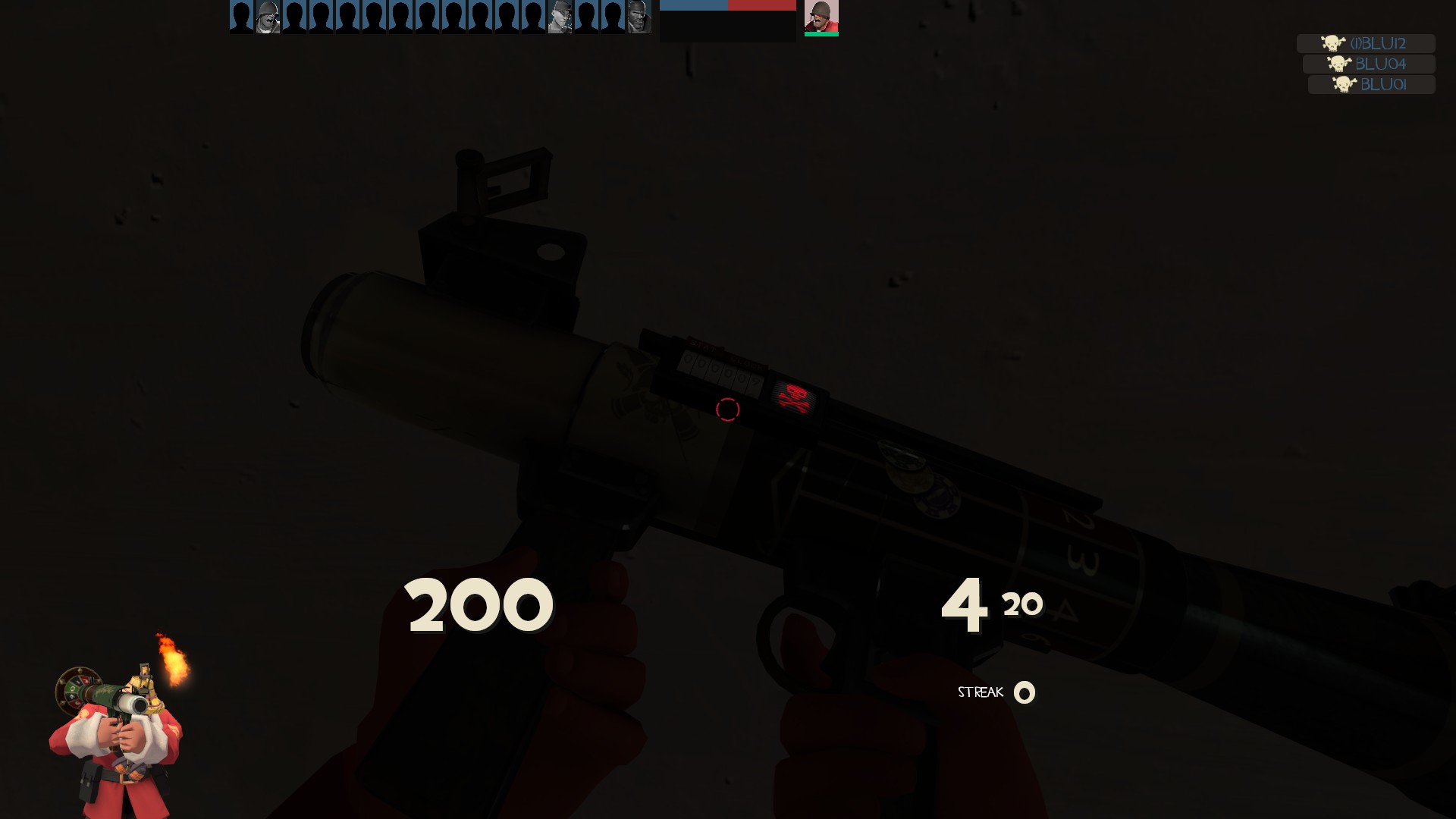Toggle the green health indicator under the Soldier portrait
Screen dimensions: 1456x819
click(821, 33)
